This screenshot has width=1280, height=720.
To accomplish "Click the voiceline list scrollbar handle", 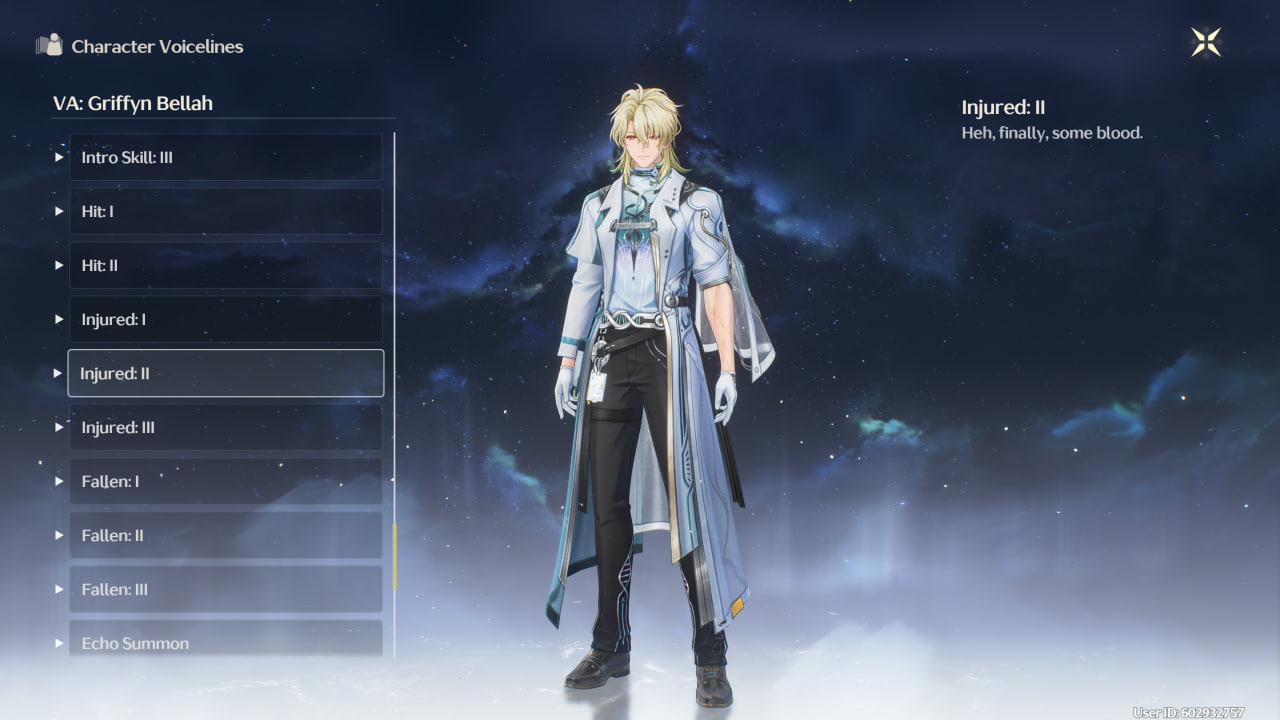I will [395, 556].
